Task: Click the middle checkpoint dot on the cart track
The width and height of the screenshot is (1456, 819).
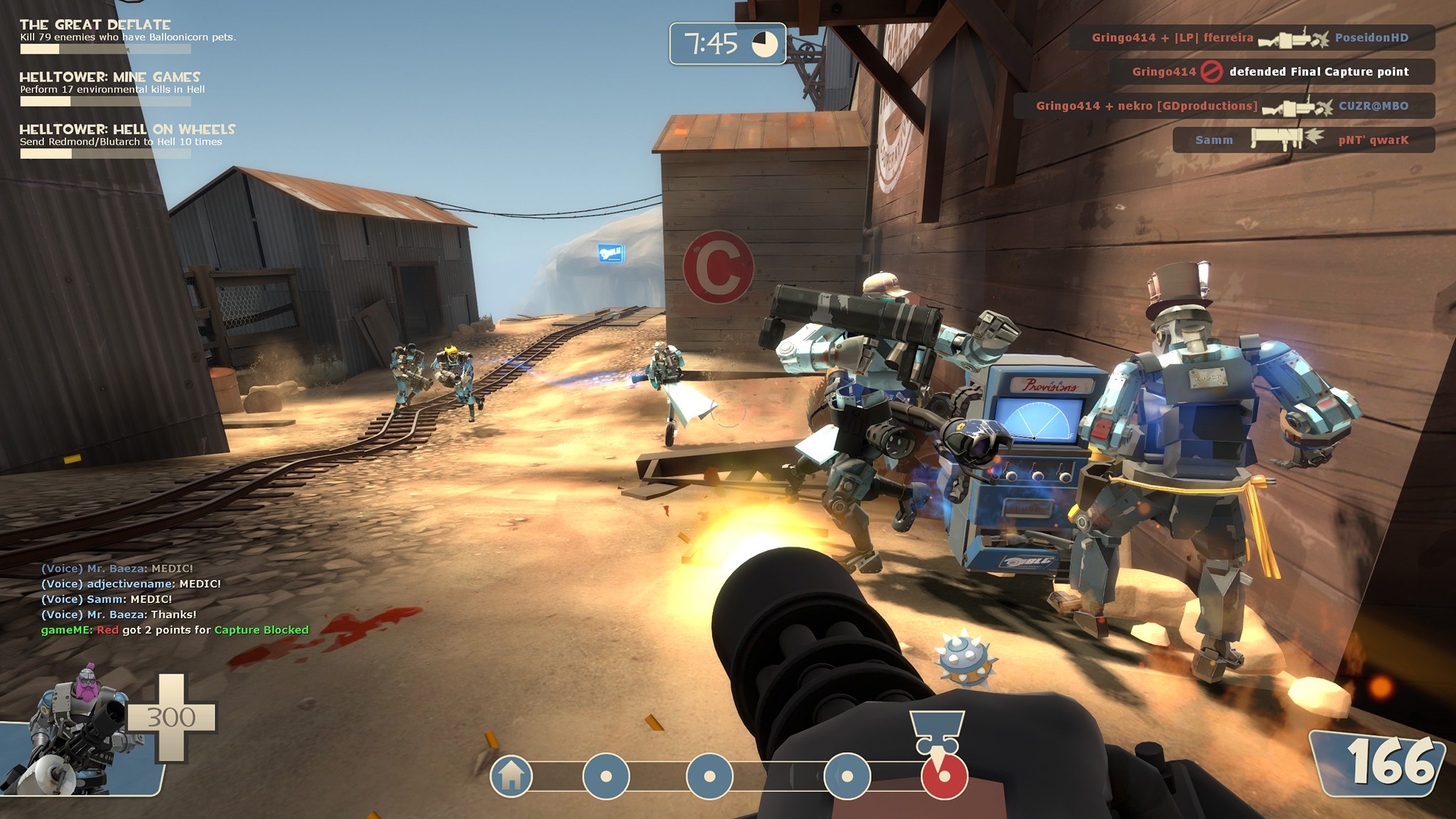Action: [709, 776]
